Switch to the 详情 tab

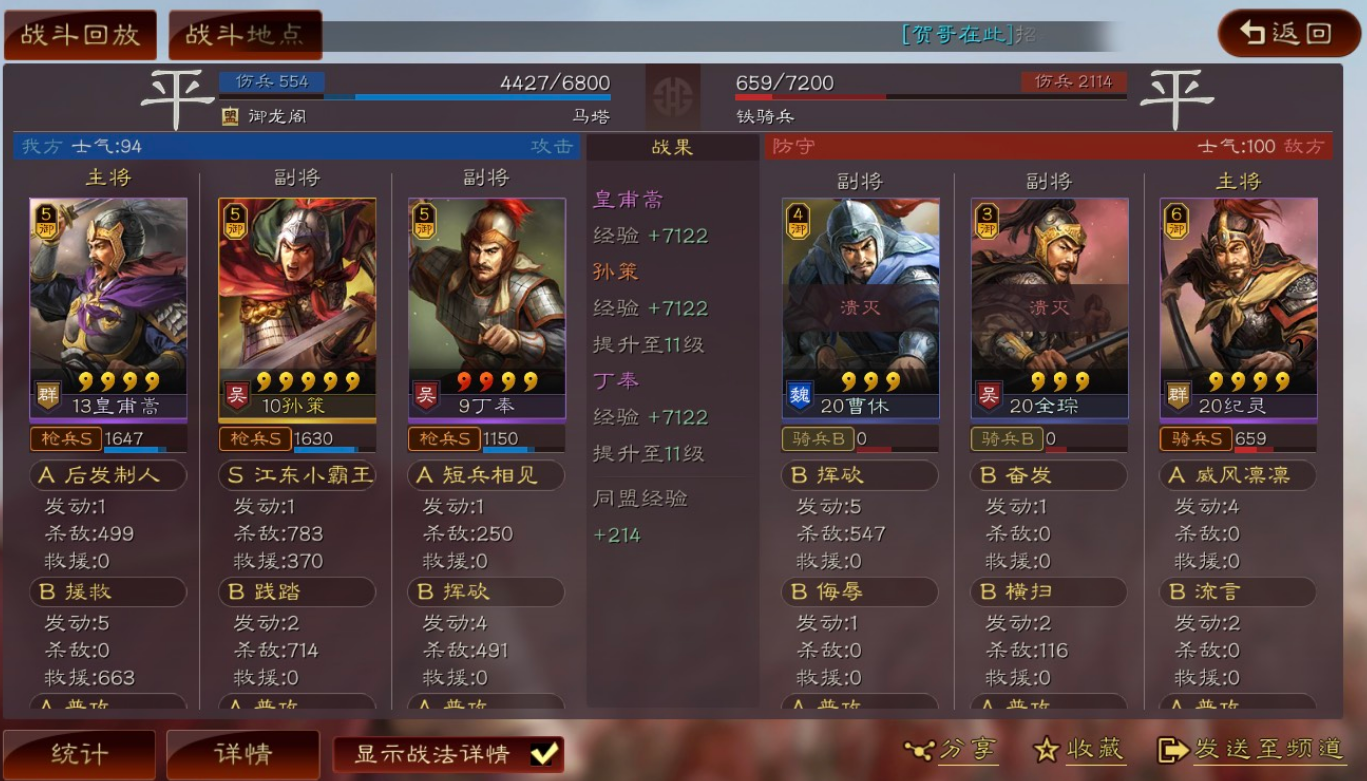[241, 753]
